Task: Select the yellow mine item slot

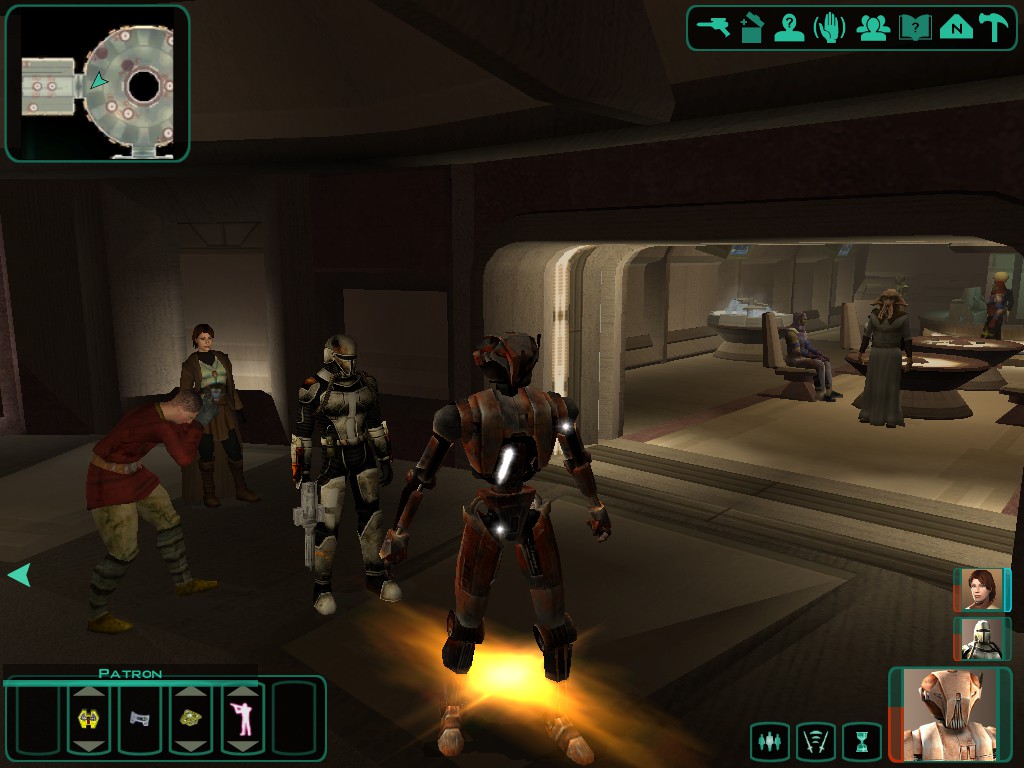Action: pos(190,718)
